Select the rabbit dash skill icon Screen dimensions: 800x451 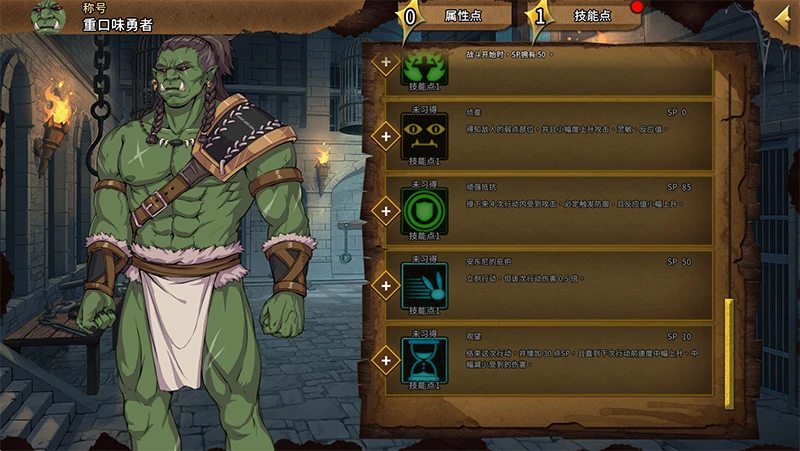click(425, 284)
